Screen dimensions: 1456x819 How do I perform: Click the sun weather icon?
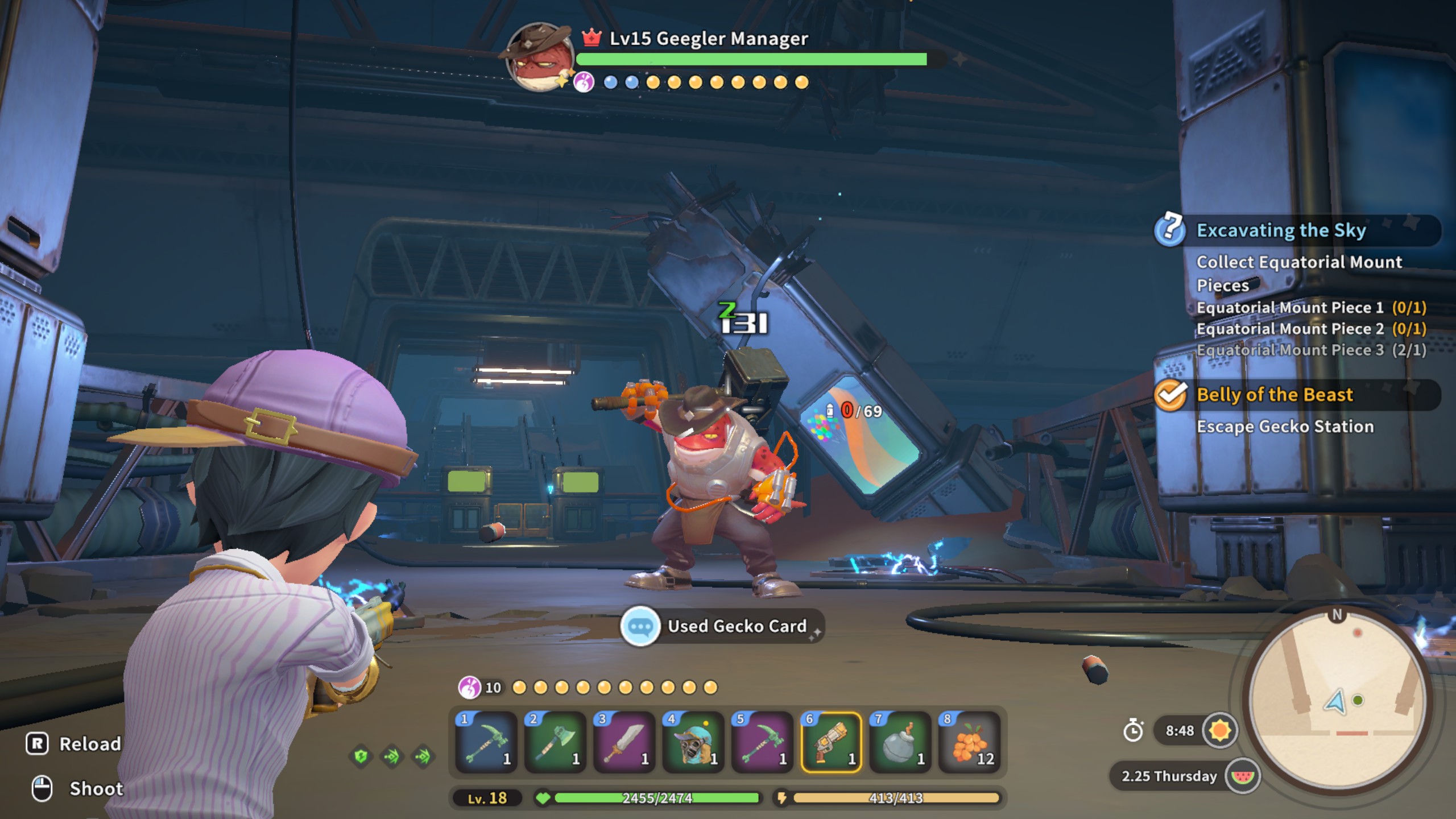(x=1219, y=730)
